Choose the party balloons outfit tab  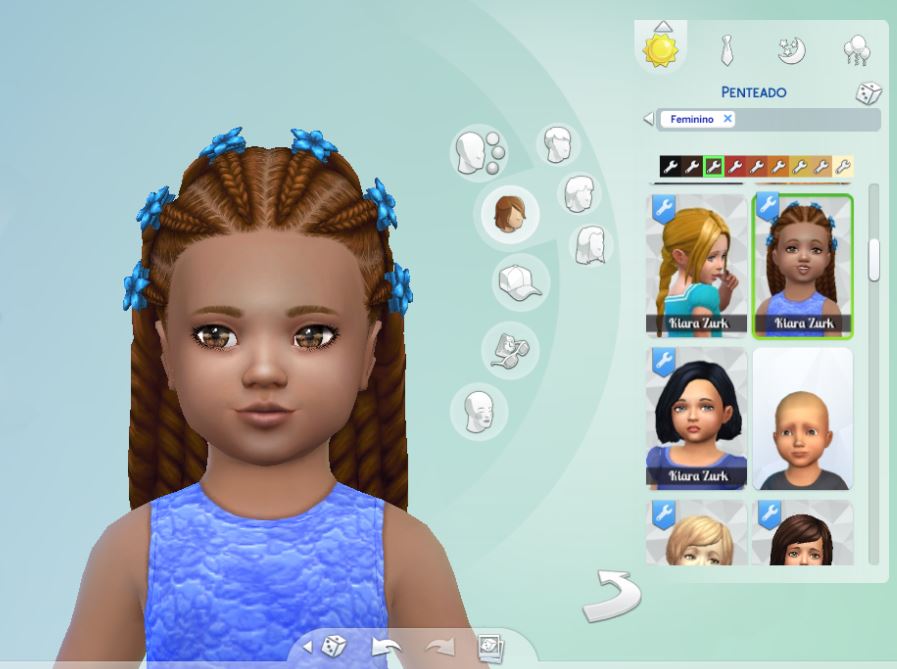[x=856, y=49]
